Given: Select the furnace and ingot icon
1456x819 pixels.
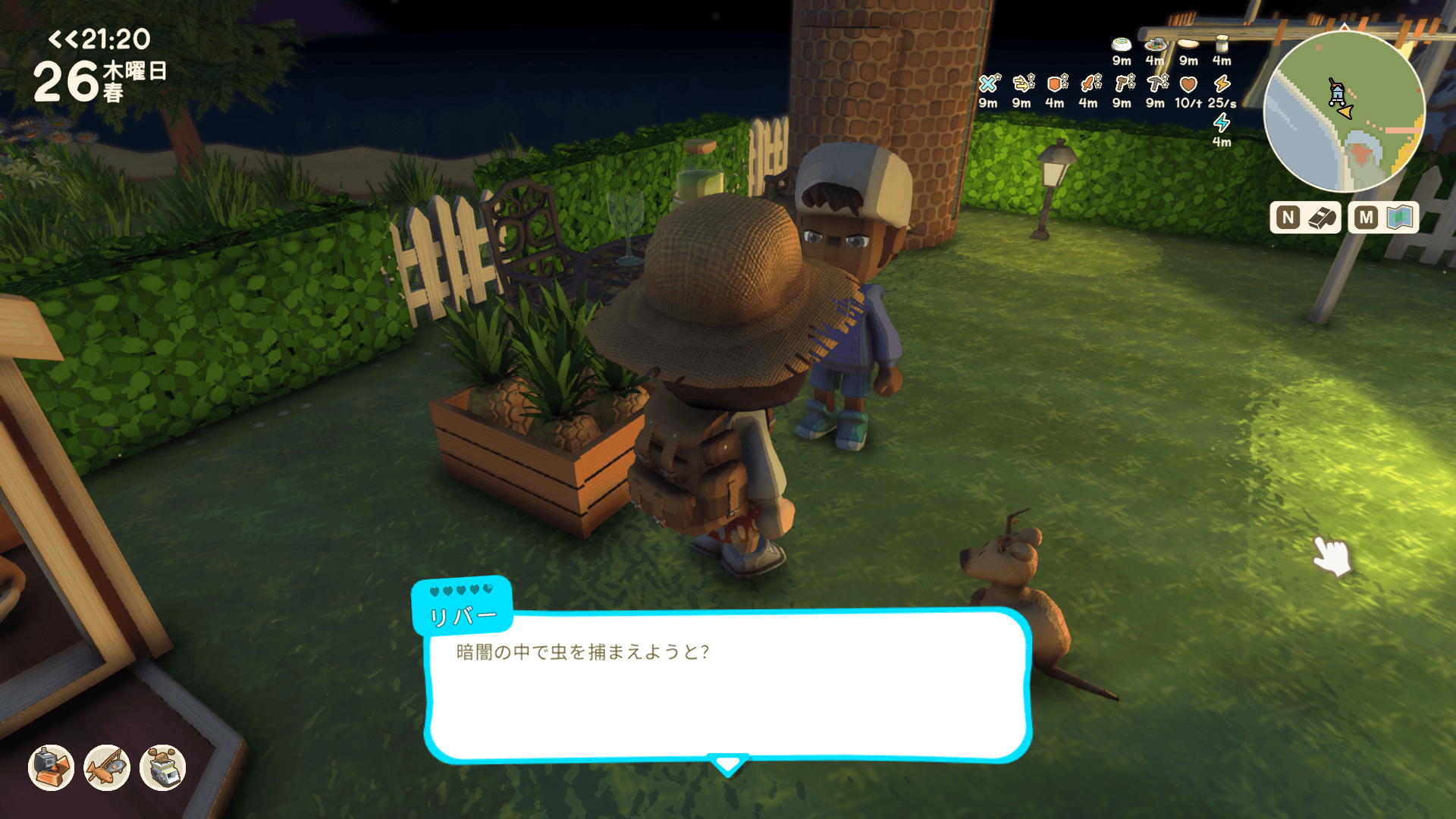Looking at the screenshot, I should pyautogui.click(x=51, y=767).
